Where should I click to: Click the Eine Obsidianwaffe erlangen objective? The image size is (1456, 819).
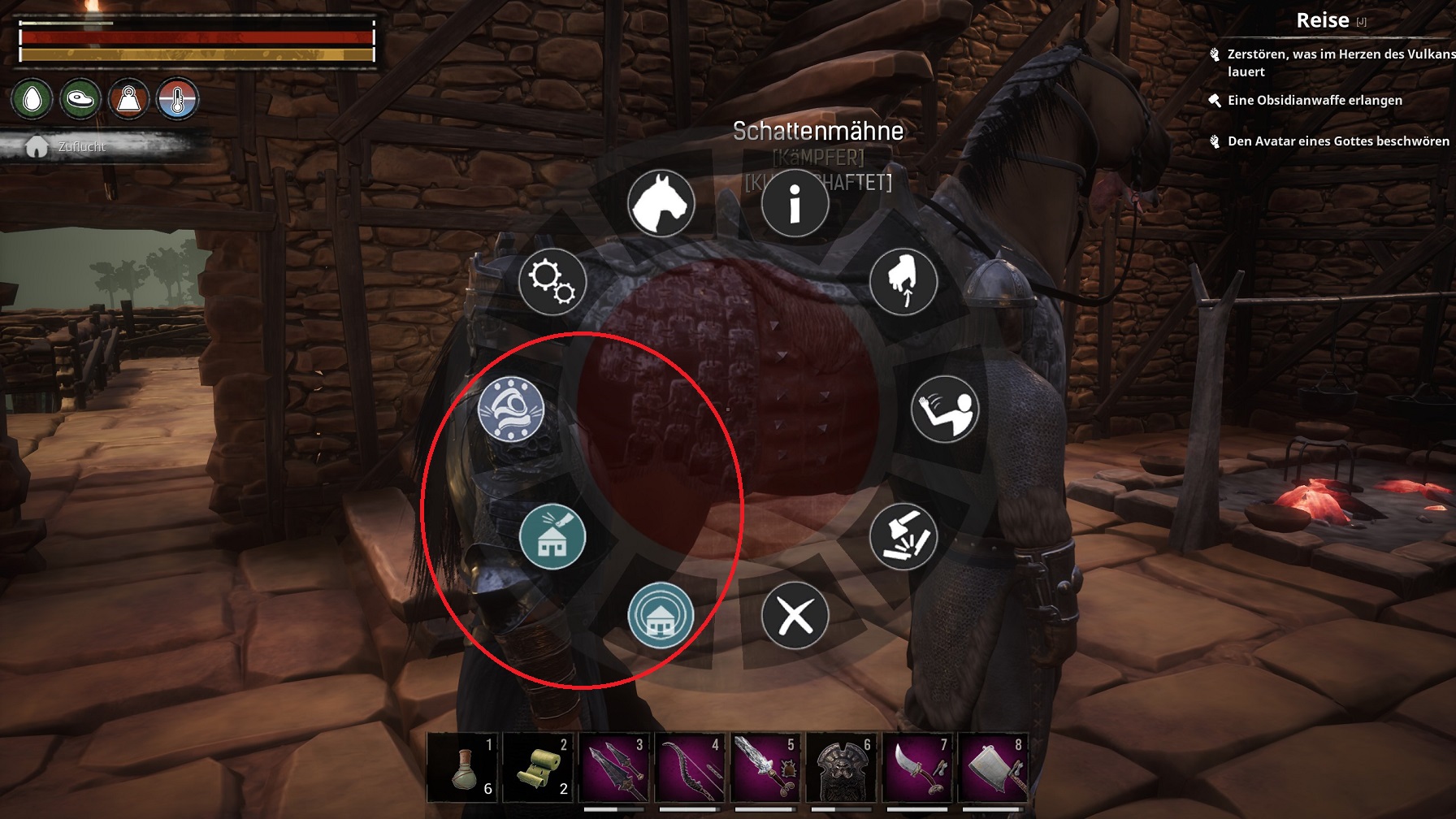1315,100
